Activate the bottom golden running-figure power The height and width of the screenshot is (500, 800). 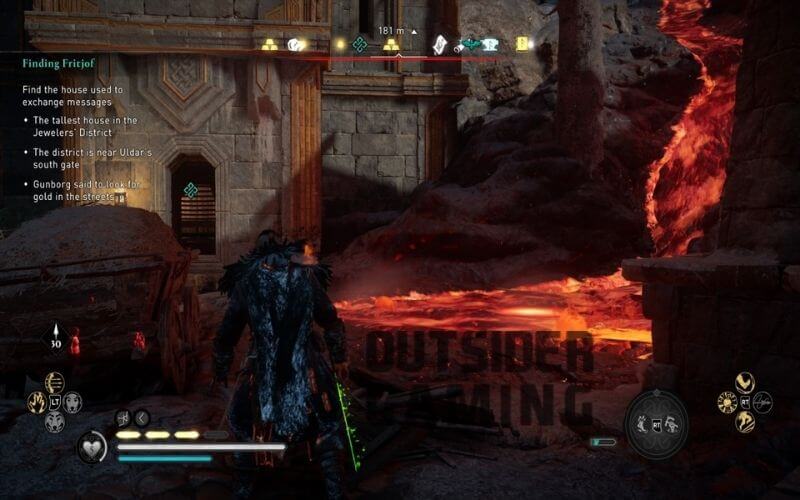click(743, 422)
